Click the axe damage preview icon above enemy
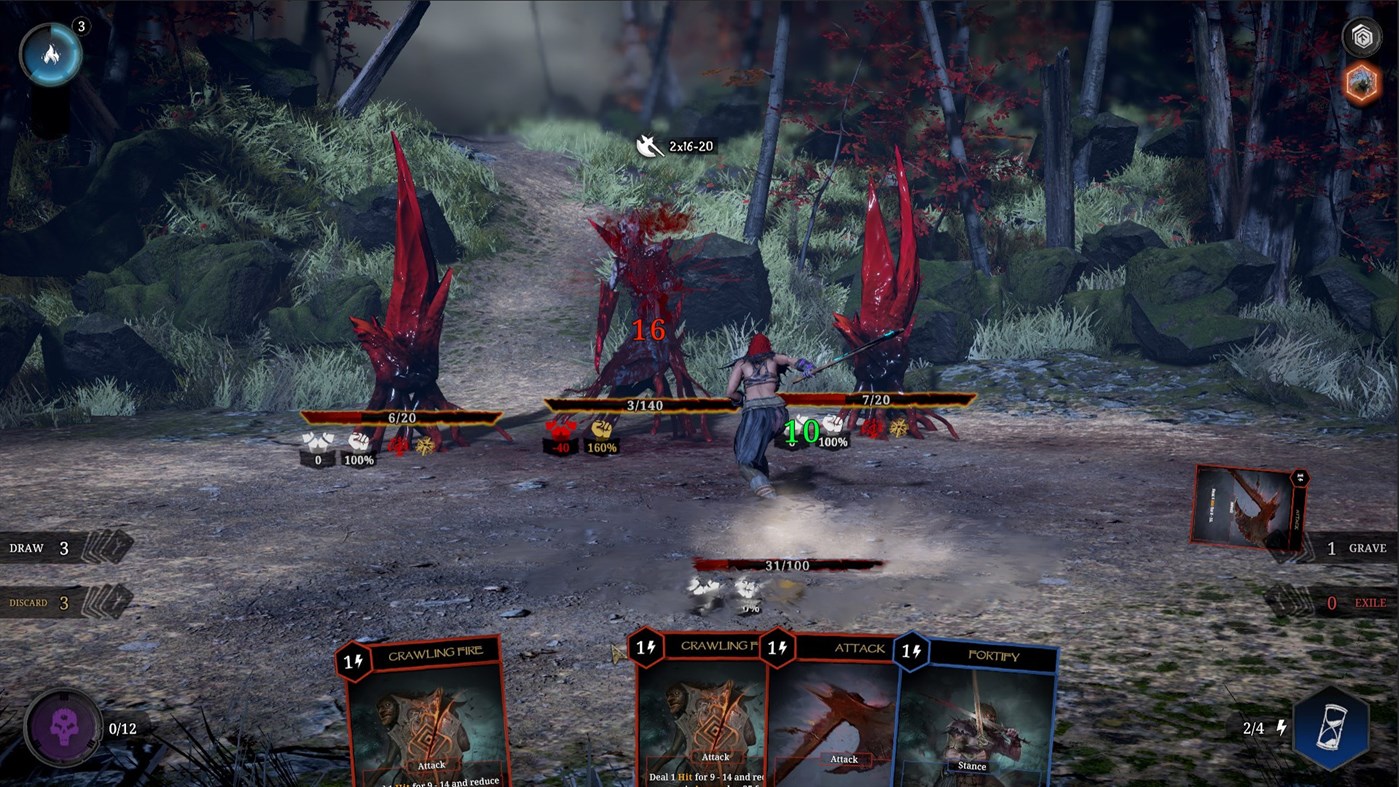The width and height of the screenshot is (1399, 787). [649, 145]
